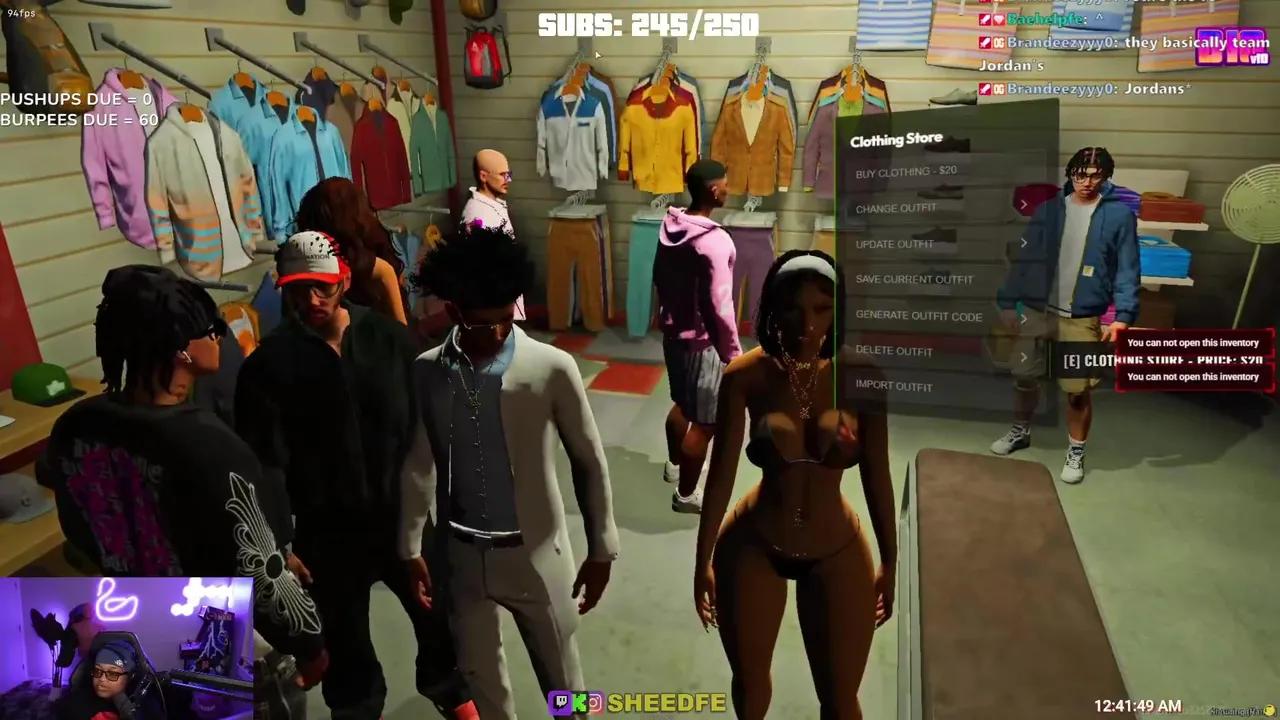The image size is (1280, 720).
Task: Click the OG badge beside Brandeezyyy0
Action: 998,43
